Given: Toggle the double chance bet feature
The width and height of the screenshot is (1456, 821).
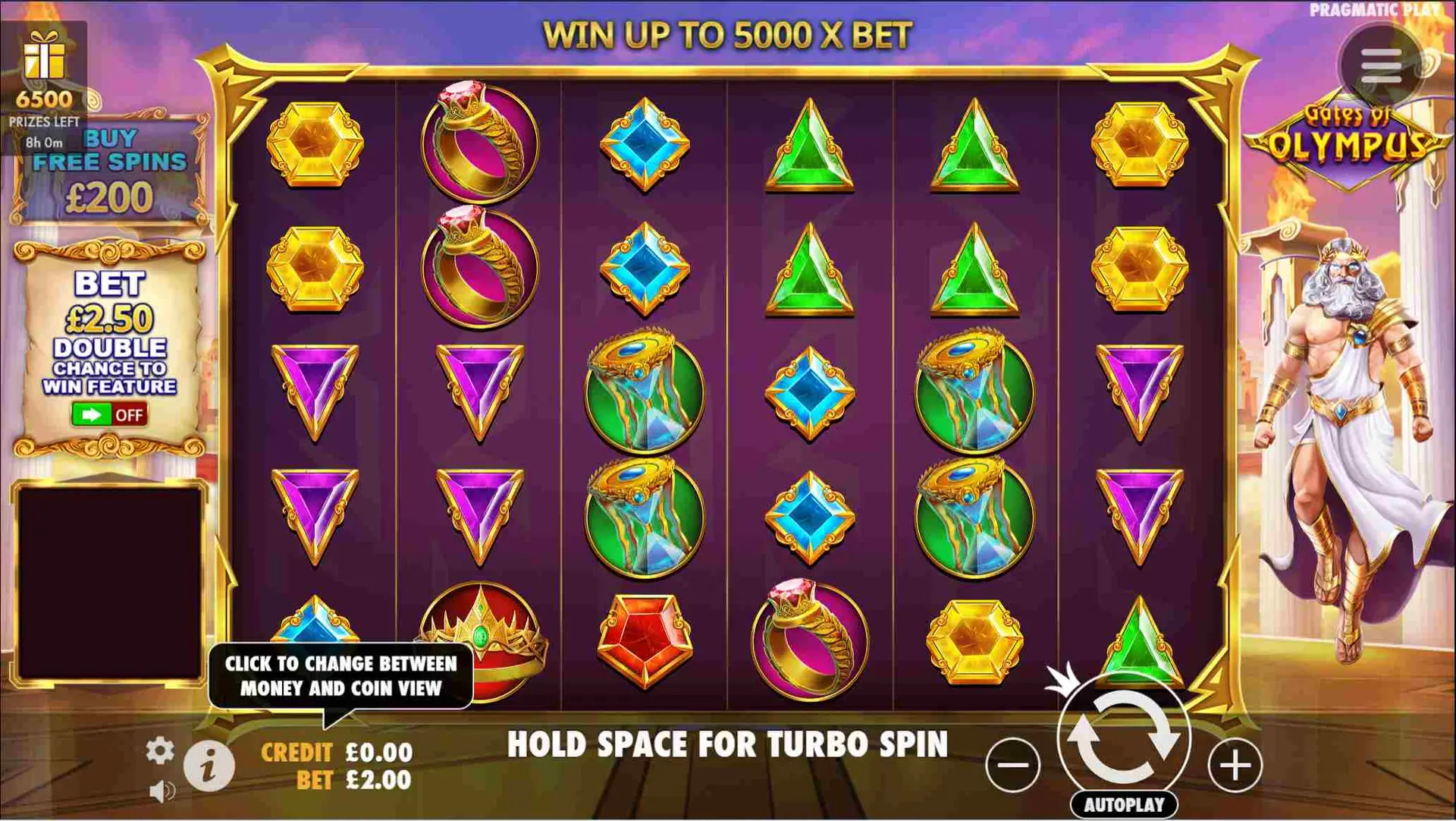Looking at the screenshot, I should [x=109, y=415].
